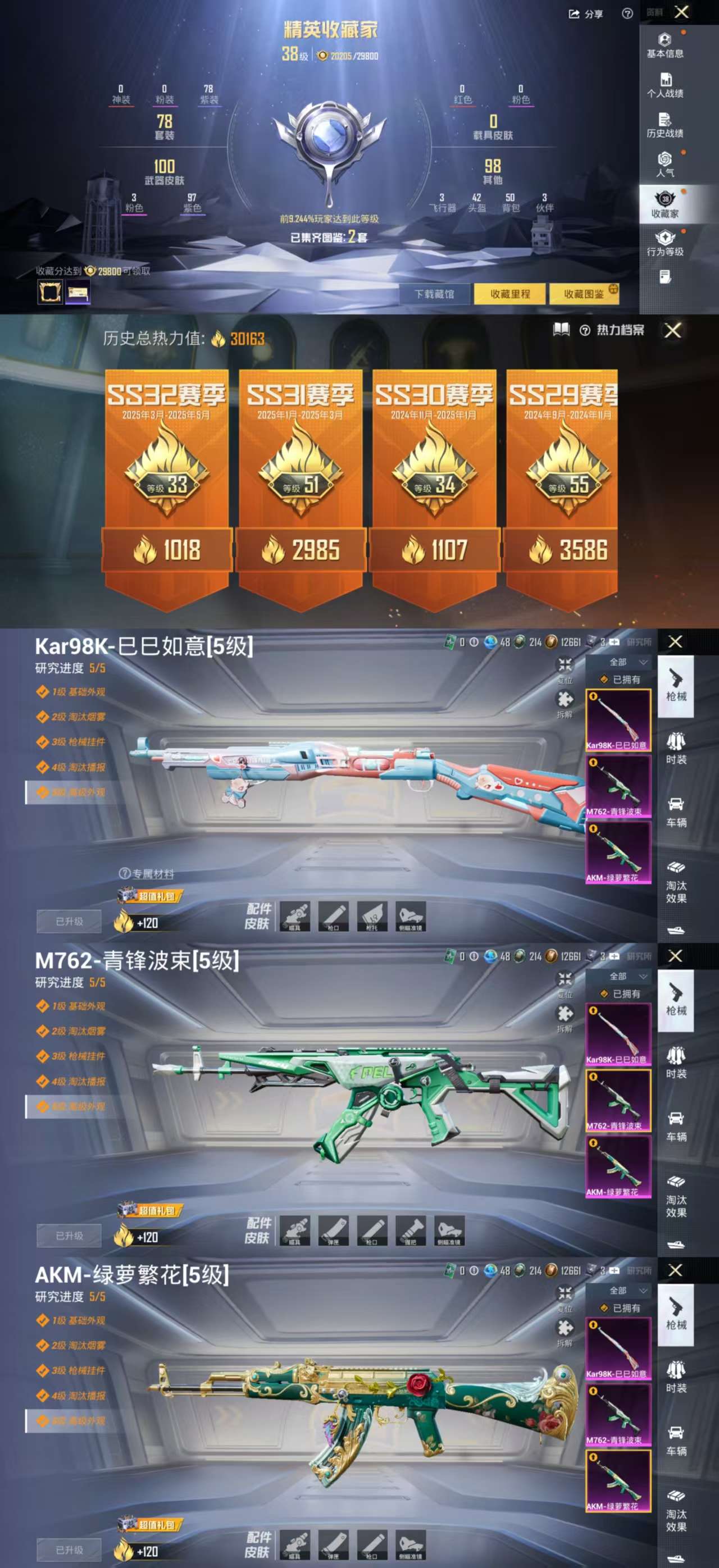Select the 枪械 firearms category icon
Viewport: 719px width, 1568px height.
click(x=677, y=691)
